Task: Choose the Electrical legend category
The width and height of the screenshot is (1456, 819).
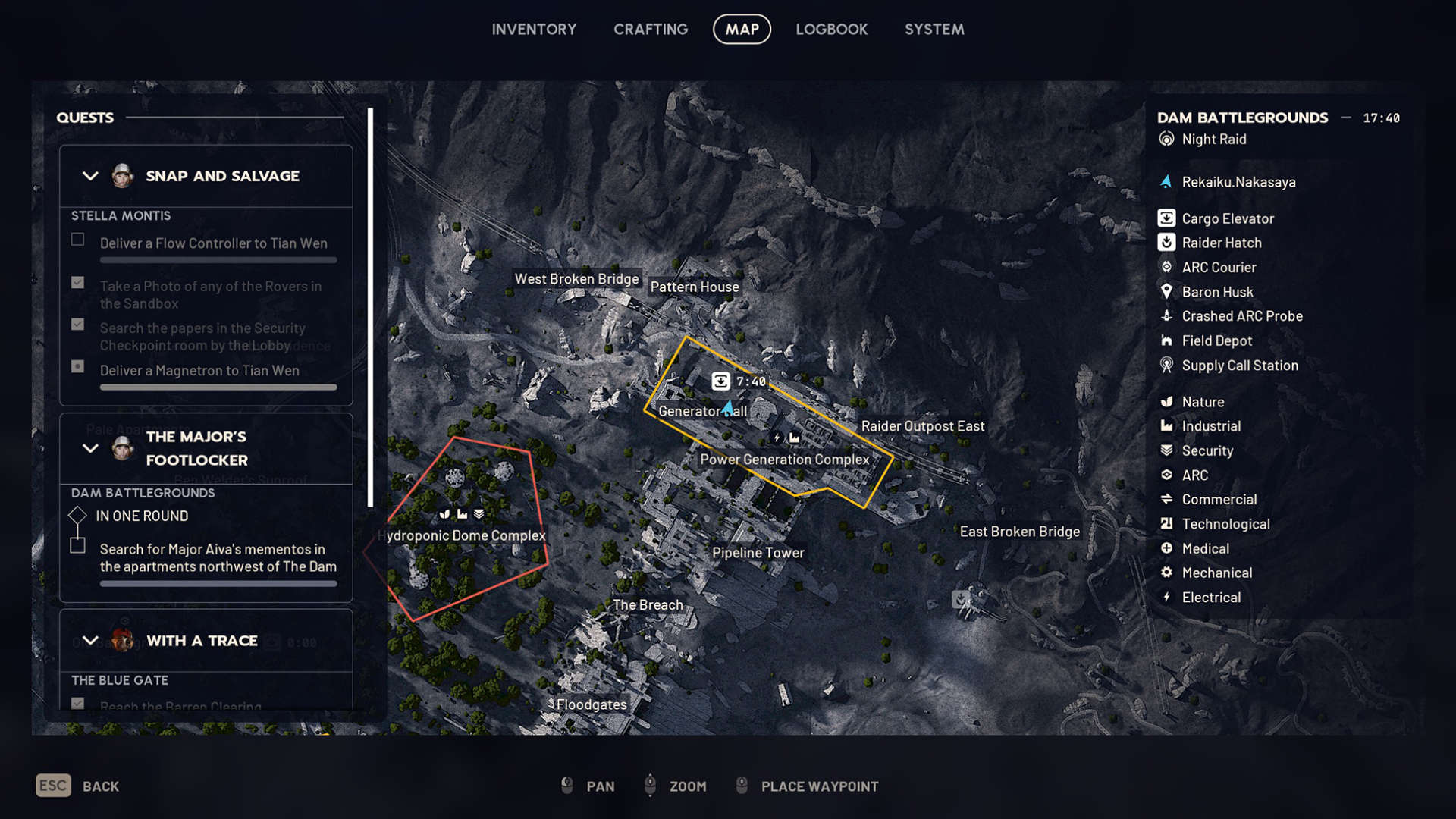Action: click(x=1210, y=598)
